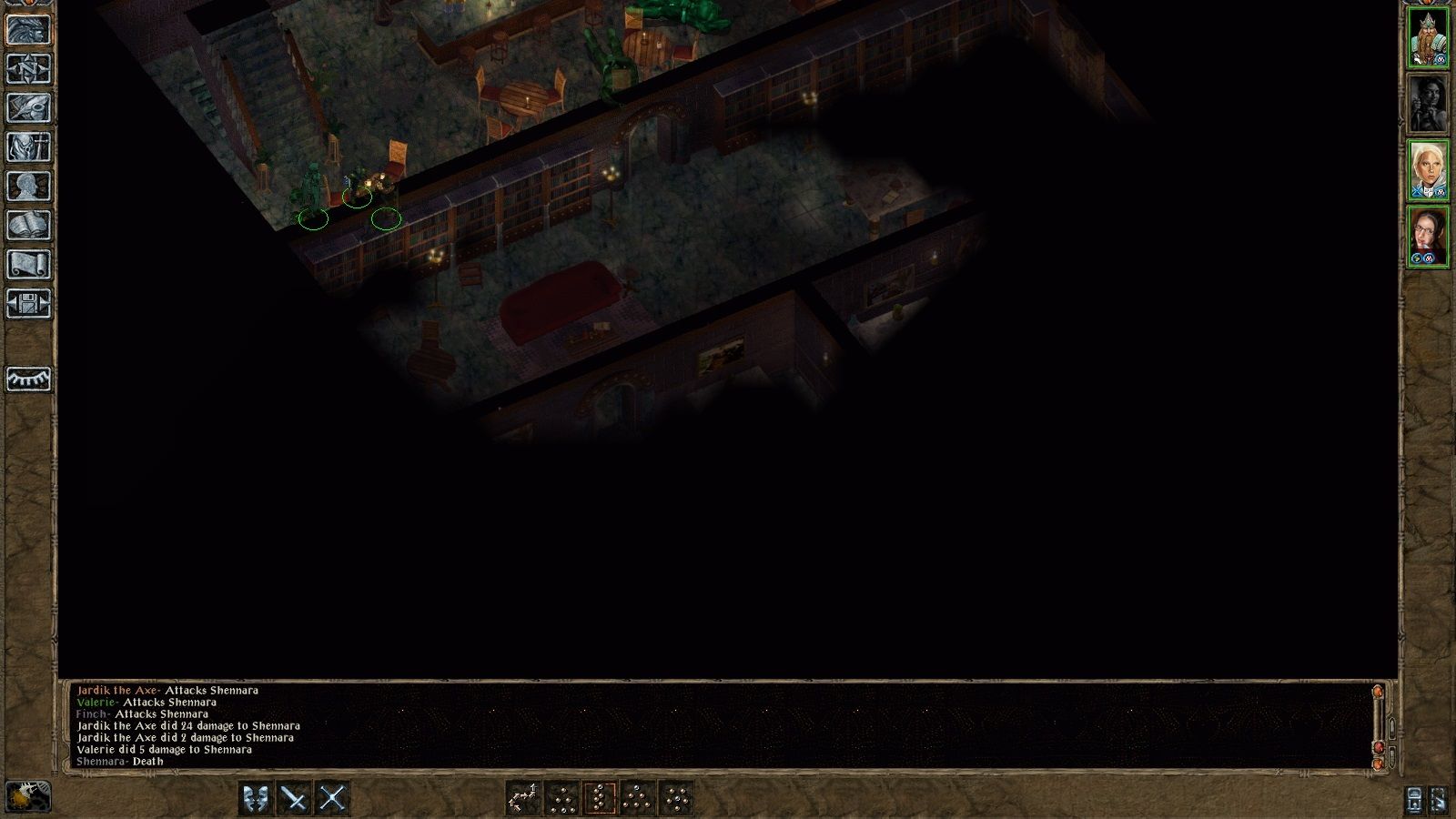Select the highlighted five-dot formation
Image resolution: width=1456 pixels, height=819 pixels.
(x=600, y=797)
